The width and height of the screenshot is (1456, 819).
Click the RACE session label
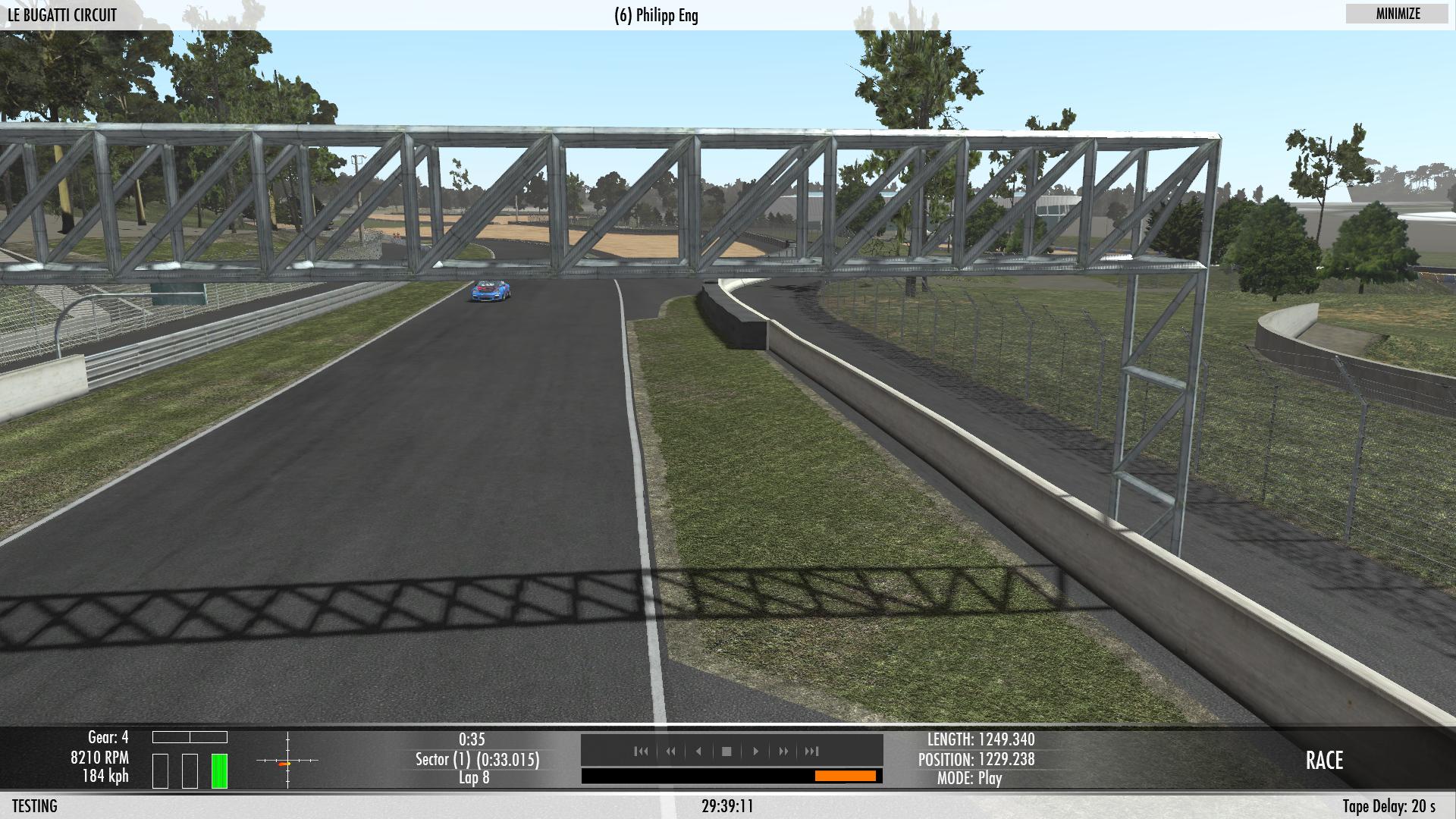1324,761
